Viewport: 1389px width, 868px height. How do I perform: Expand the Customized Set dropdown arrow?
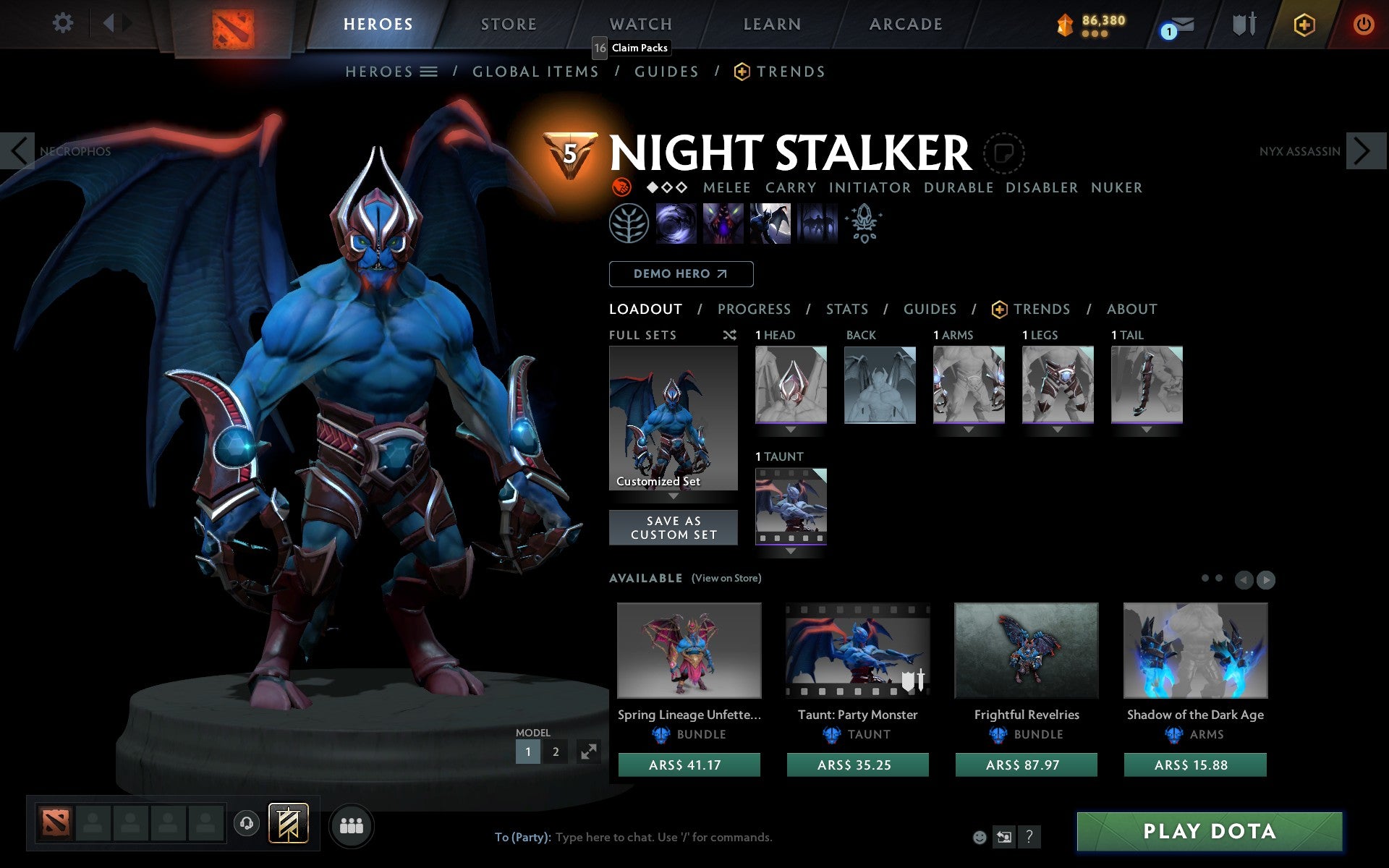click(x=674, y=498)
